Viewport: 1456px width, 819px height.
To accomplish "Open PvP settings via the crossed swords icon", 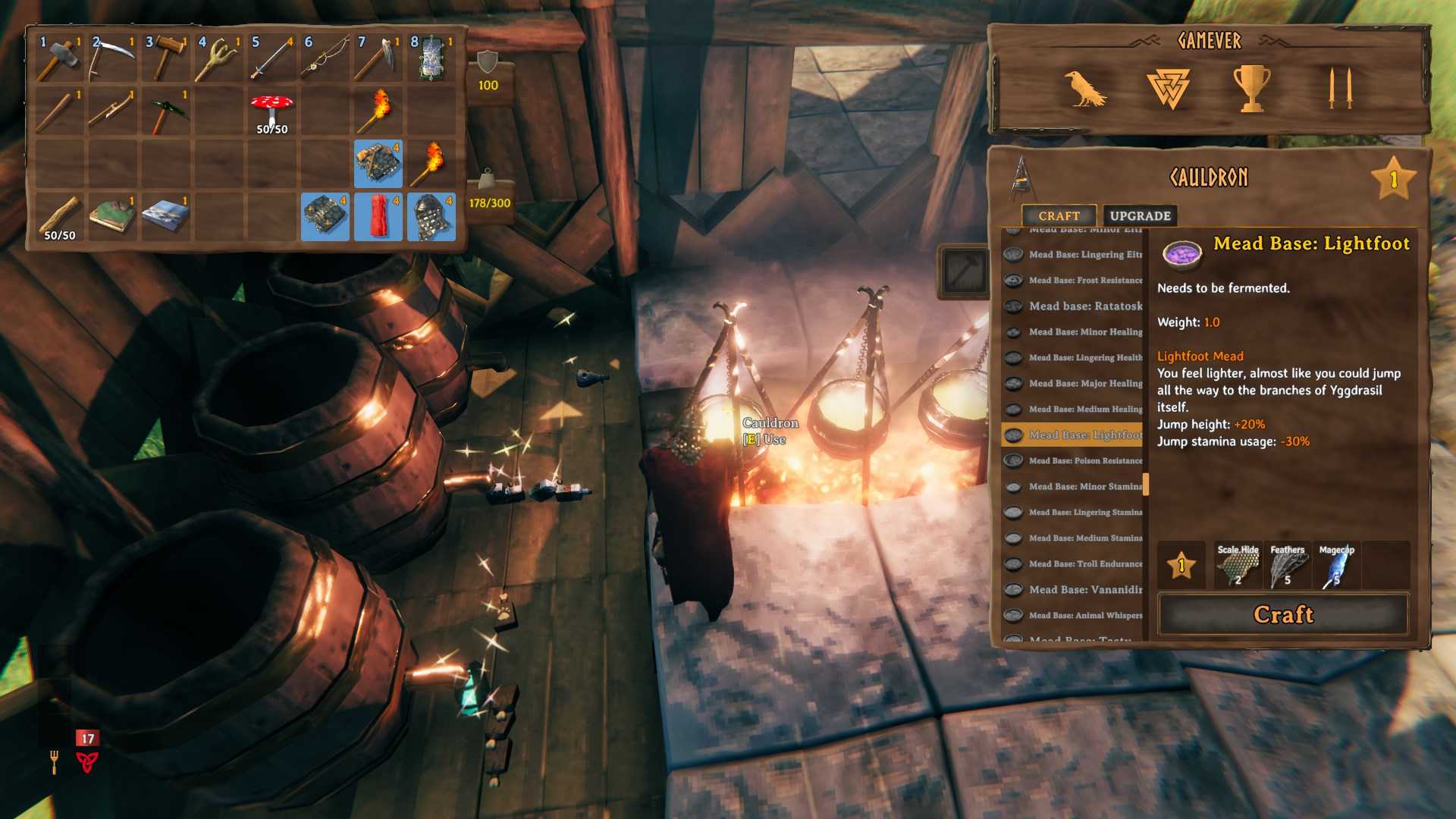I will (1337, 86).
